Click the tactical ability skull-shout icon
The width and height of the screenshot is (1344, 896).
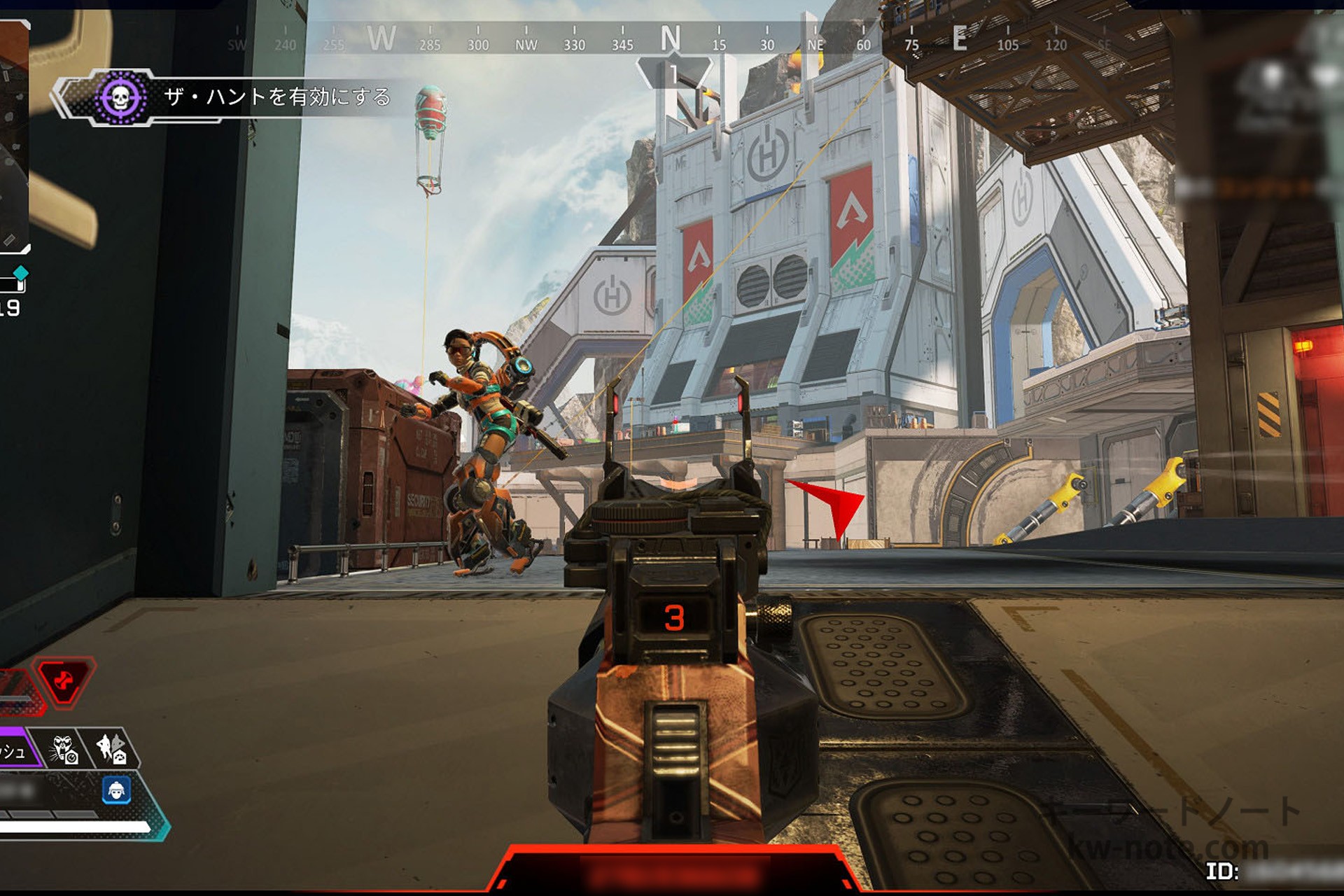61,749
